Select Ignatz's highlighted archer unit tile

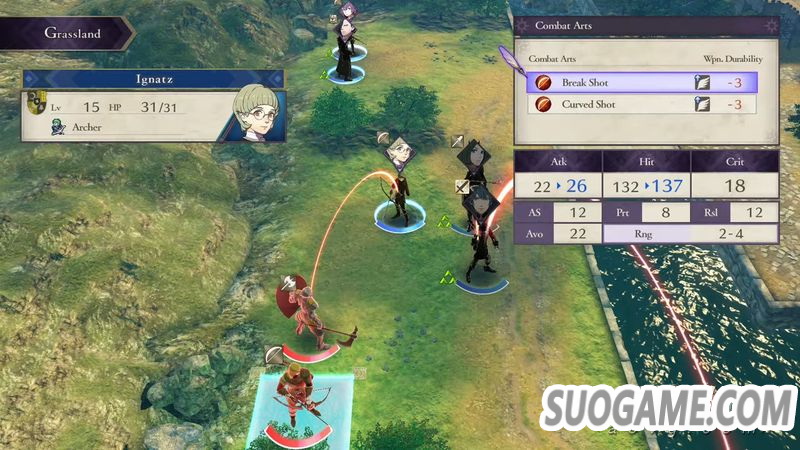(297, 405)
